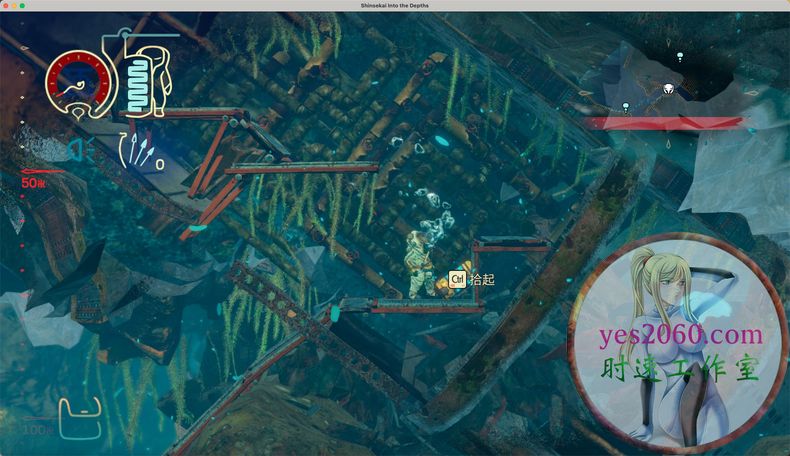Click the diver suit air tank icon
The height and width of the screenshot is (456, 790).
click(x=149, y=78)
